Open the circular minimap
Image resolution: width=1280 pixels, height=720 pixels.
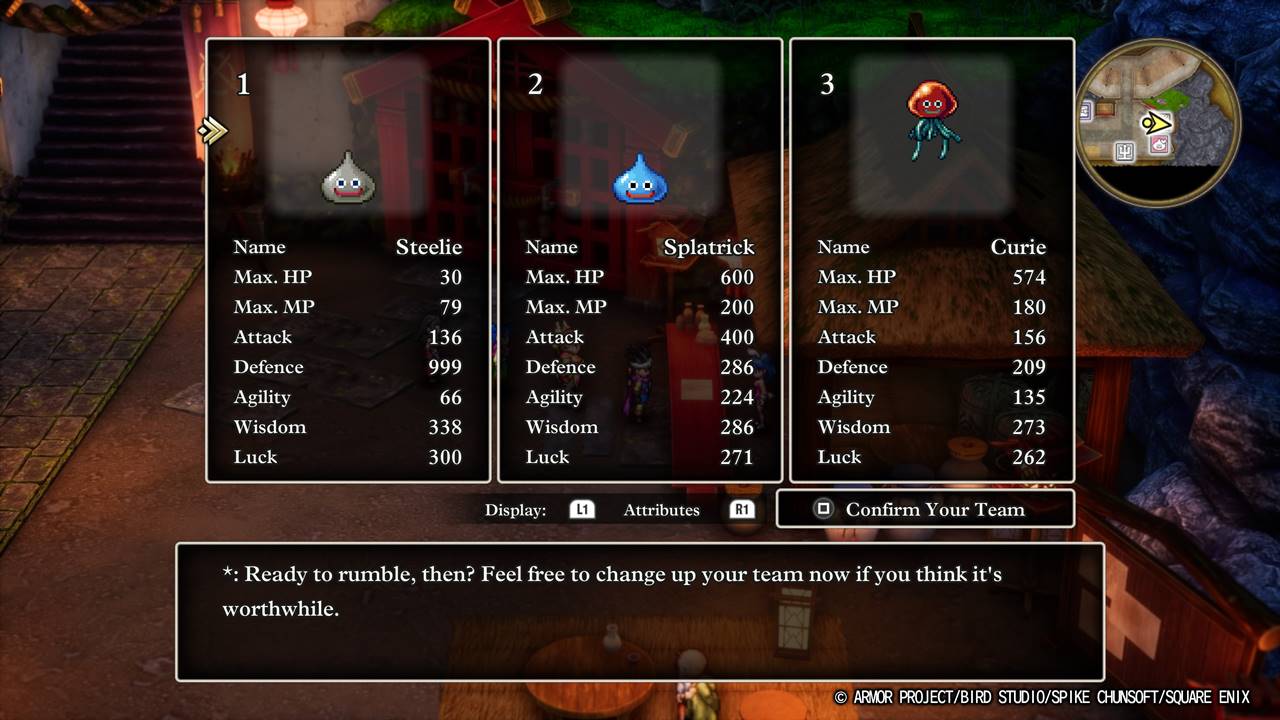point(1158,123)
